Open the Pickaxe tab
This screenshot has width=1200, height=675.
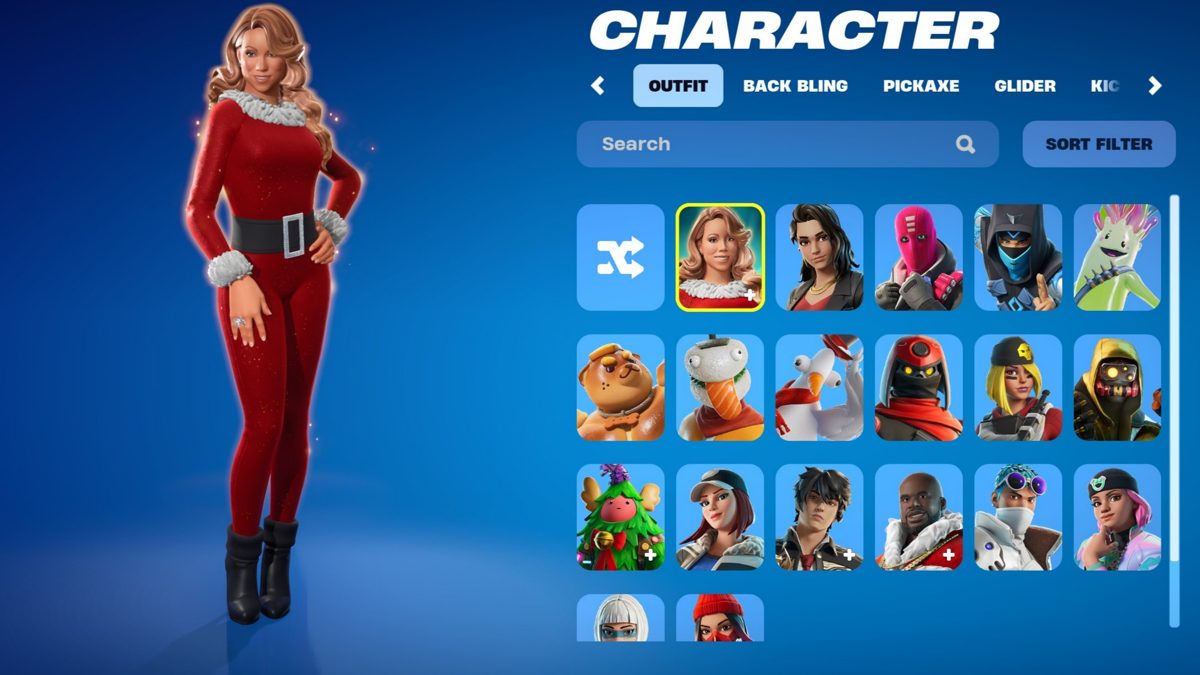[x=920, y=86]
